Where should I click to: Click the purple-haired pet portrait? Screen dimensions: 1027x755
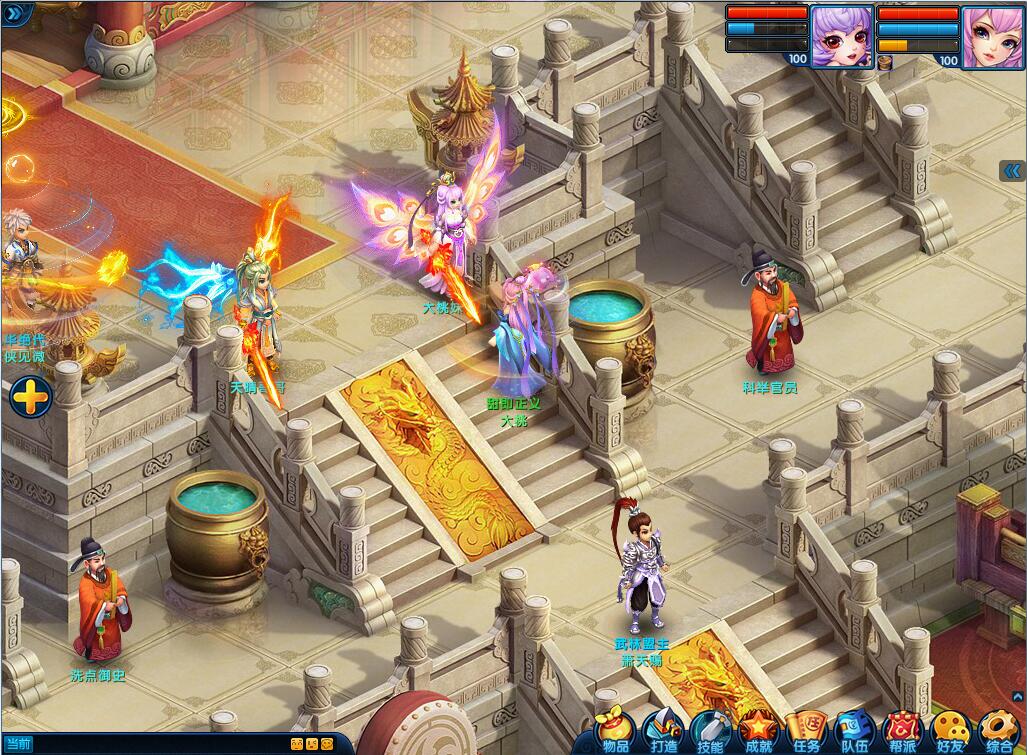tap(841, 36)
